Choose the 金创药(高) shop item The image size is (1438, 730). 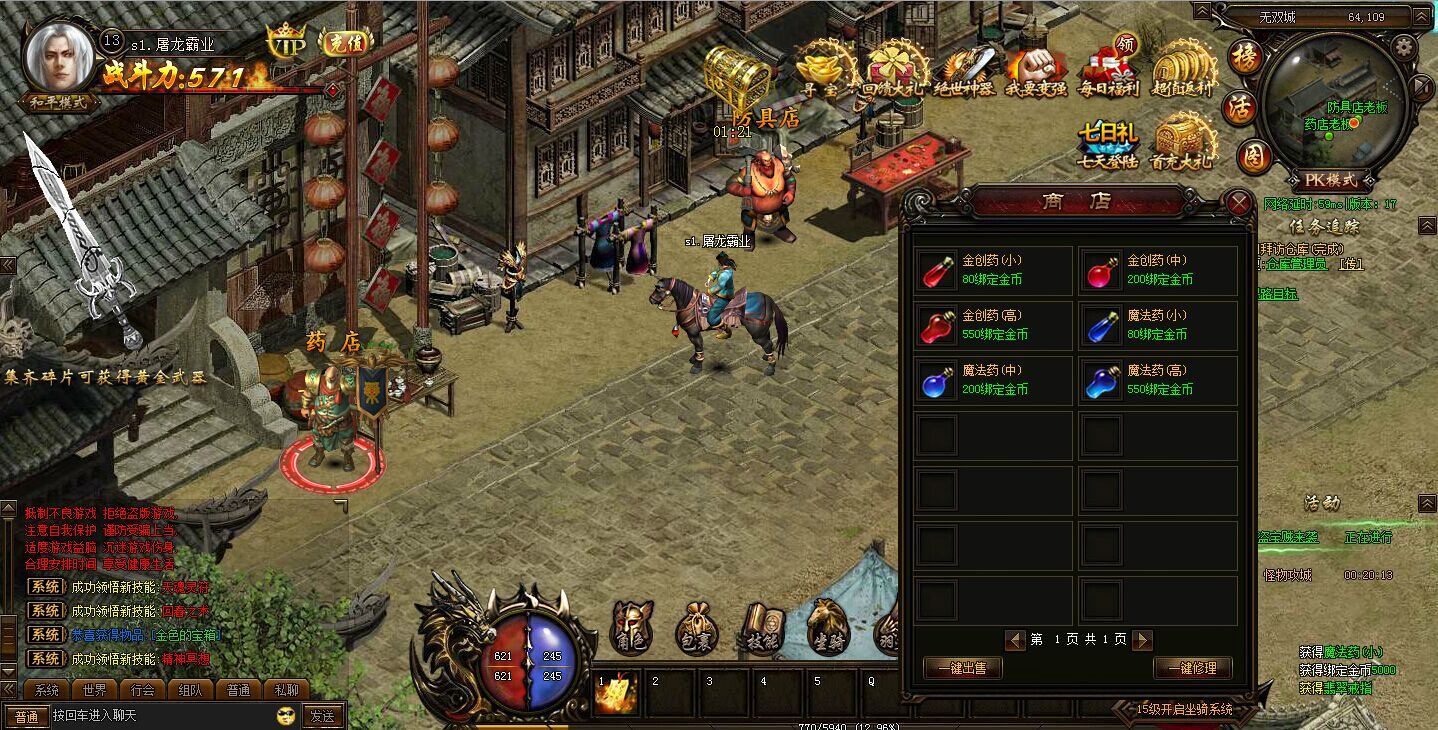[x=993, y=325]
